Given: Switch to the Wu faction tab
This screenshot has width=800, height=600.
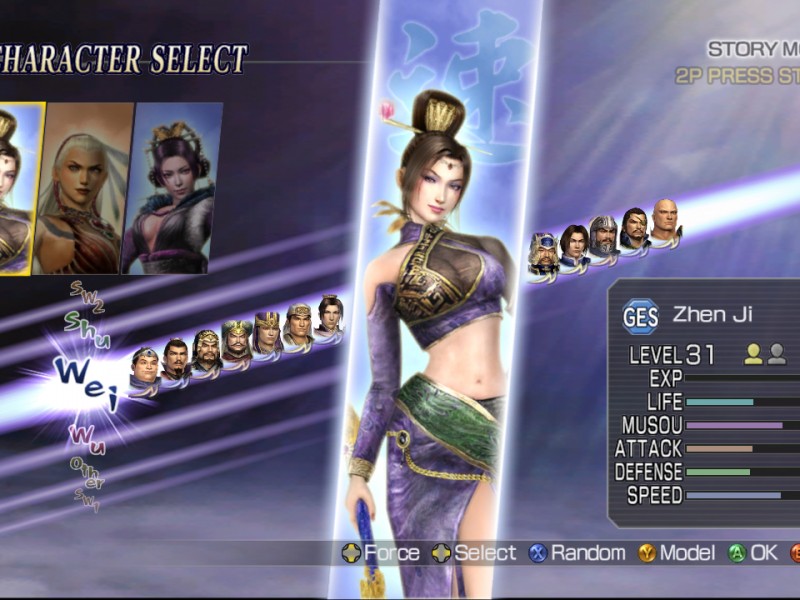Looking at the screenshot, I should 88,437.
